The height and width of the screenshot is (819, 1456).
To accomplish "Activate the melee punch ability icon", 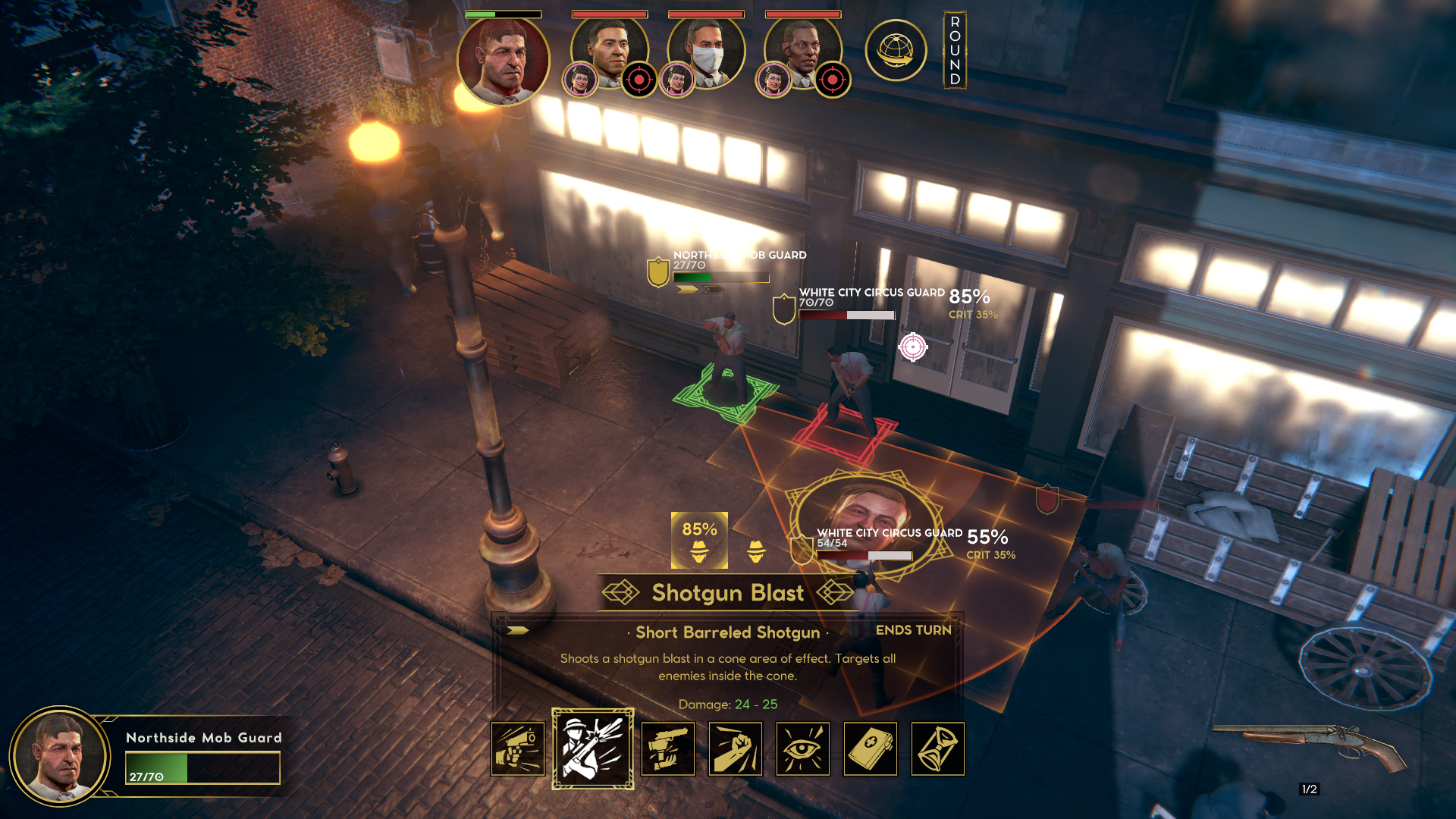I will point(736,748).
